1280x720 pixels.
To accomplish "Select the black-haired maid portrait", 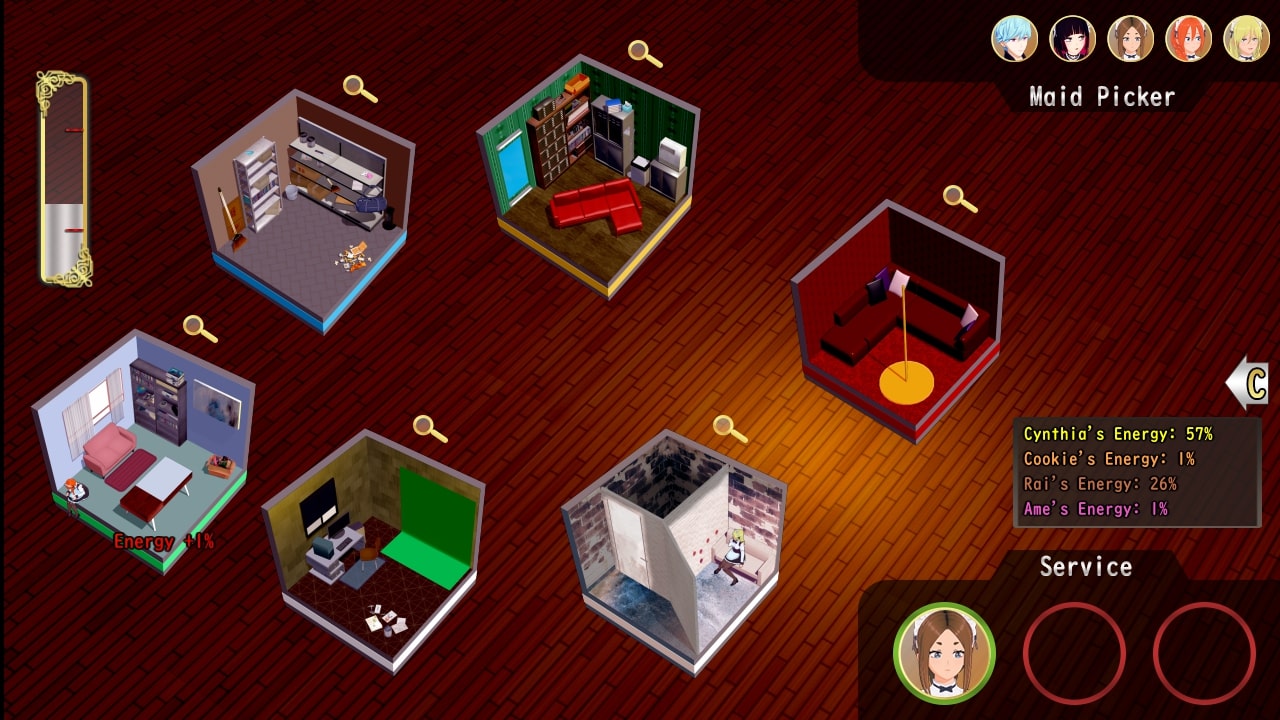I will click(x=1072, y=39).
